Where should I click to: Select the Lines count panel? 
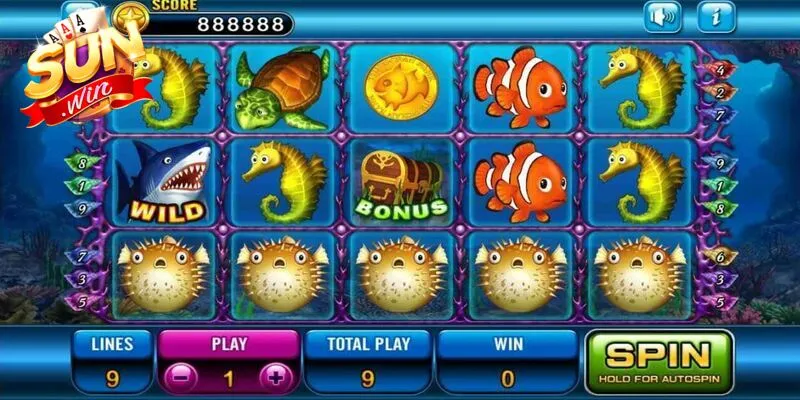110,361
